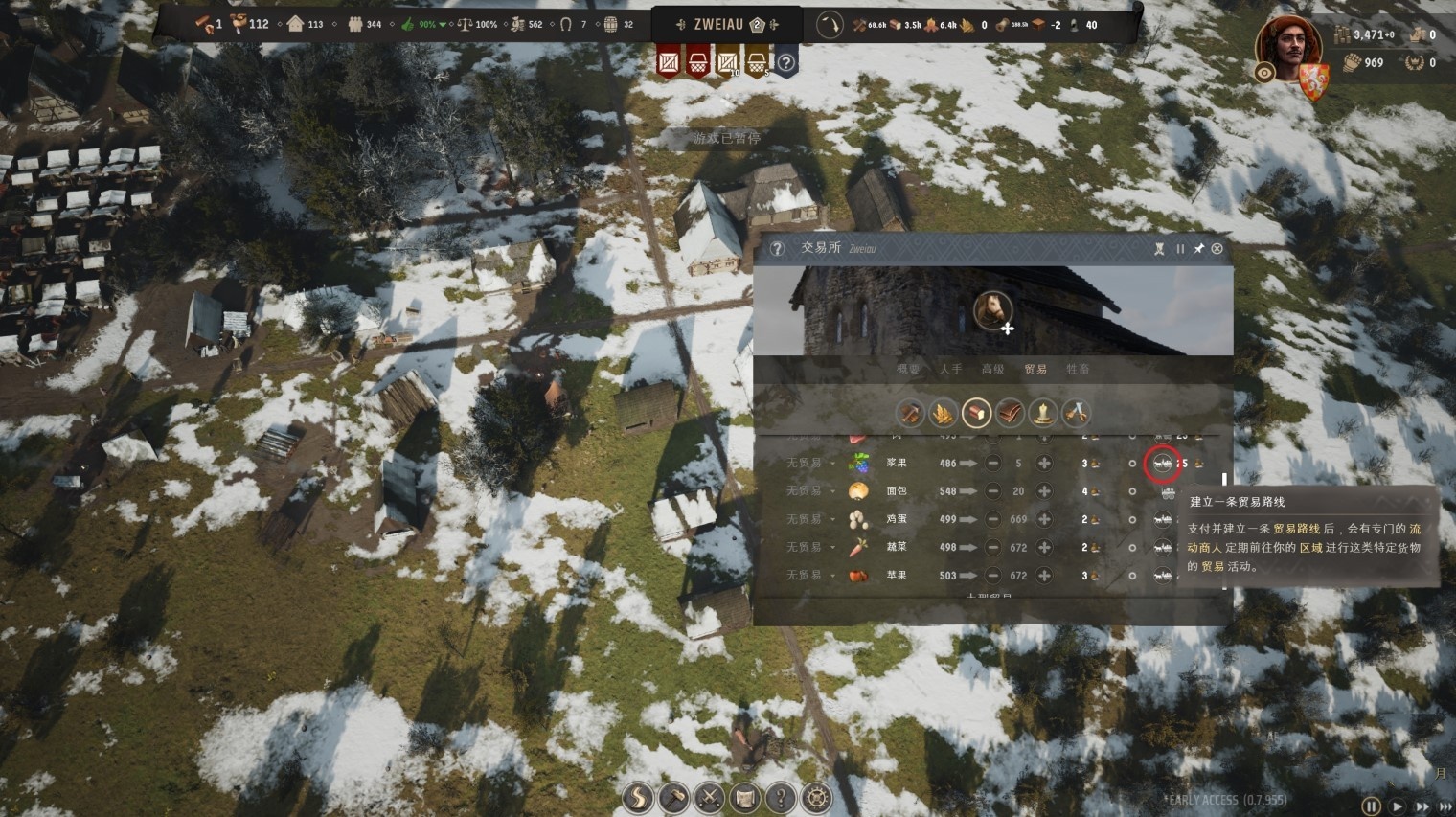Select the candle commodities filter
1456x817 pixels.
tap(1042, 414)
